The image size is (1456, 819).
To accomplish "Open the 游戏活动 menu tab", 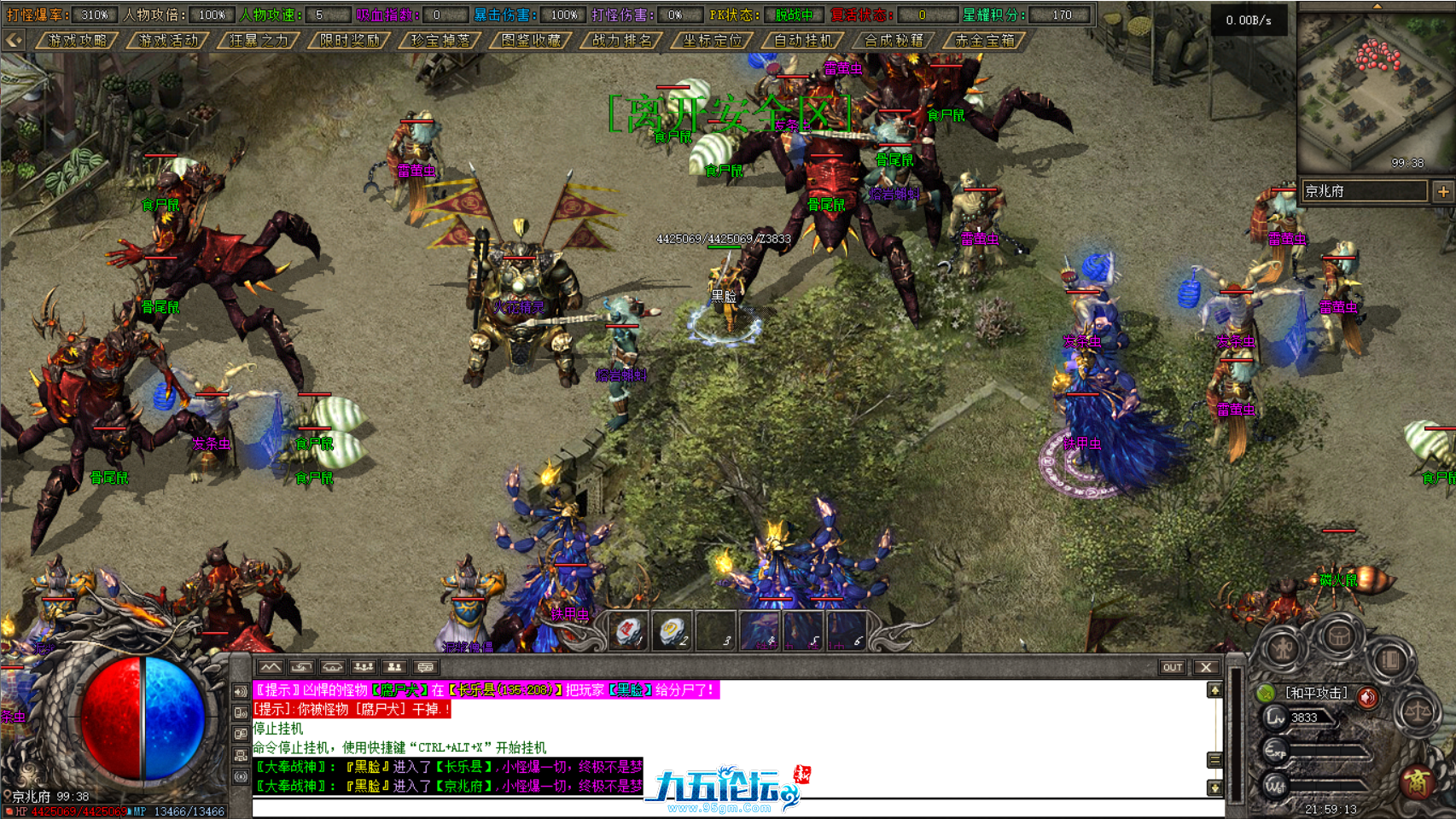I will (x=169, y=40).
